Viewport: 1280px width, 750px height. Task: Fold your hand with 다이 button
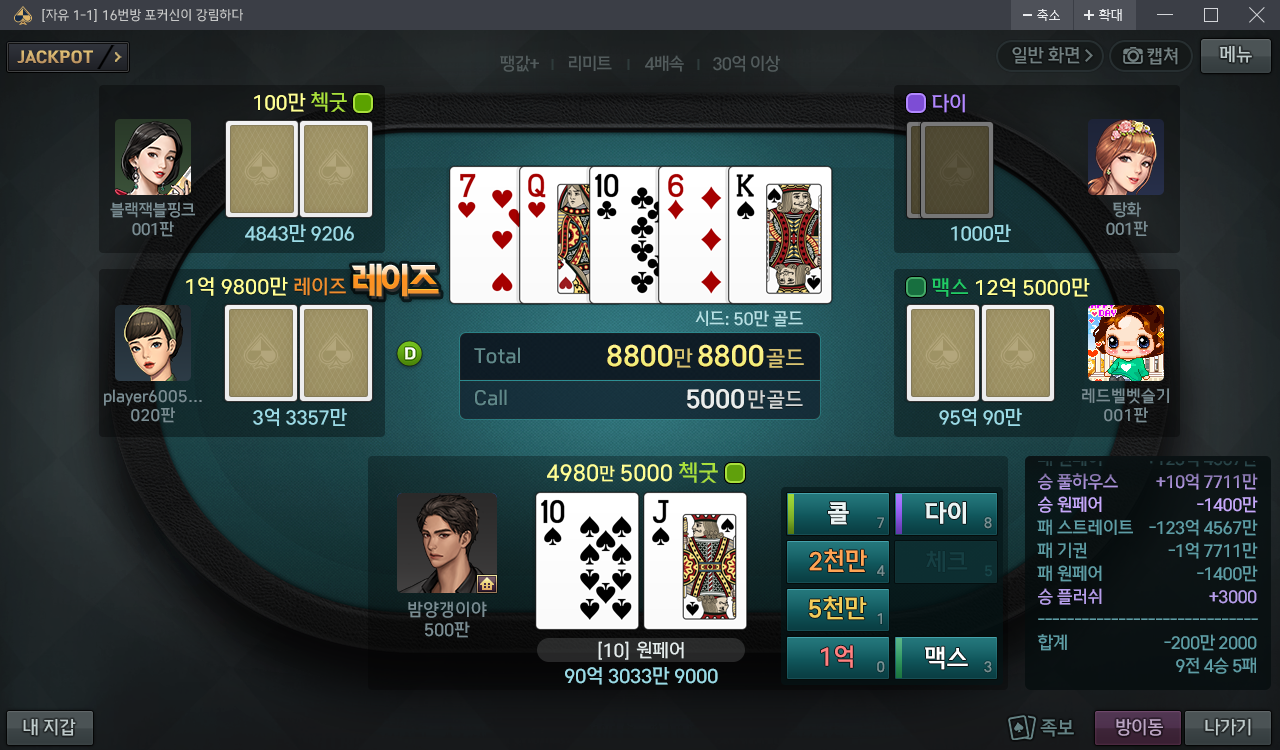(x=946, y=514)
